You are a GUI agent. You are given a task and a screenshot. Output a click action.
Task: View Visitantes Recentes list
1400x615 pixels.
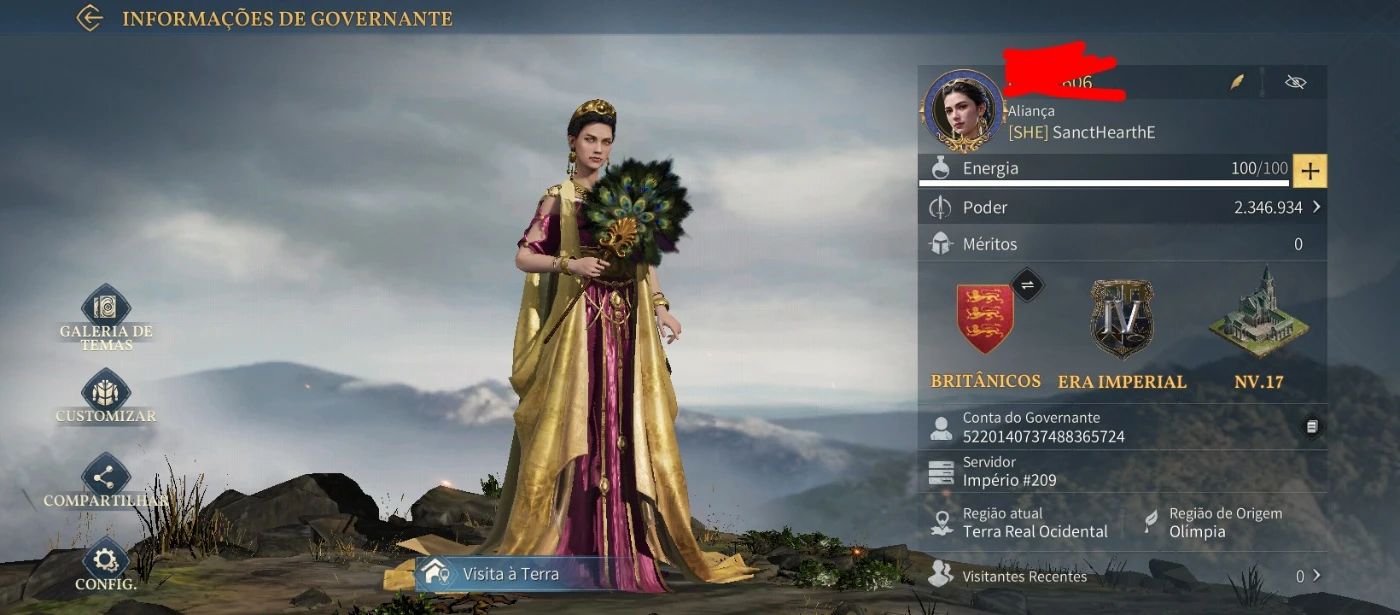tap(1122, 576)
